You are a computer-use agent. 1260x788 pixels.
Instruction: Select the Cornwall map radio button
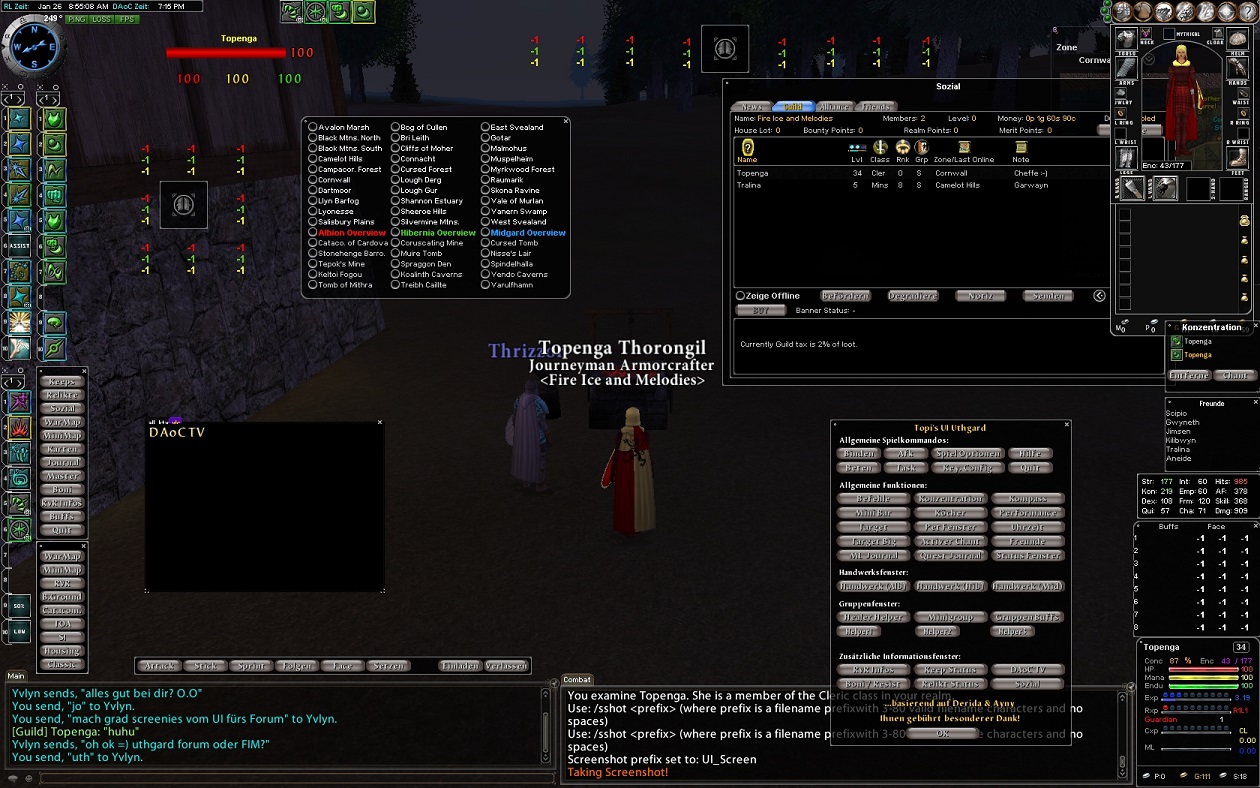(x=313, y=180)
